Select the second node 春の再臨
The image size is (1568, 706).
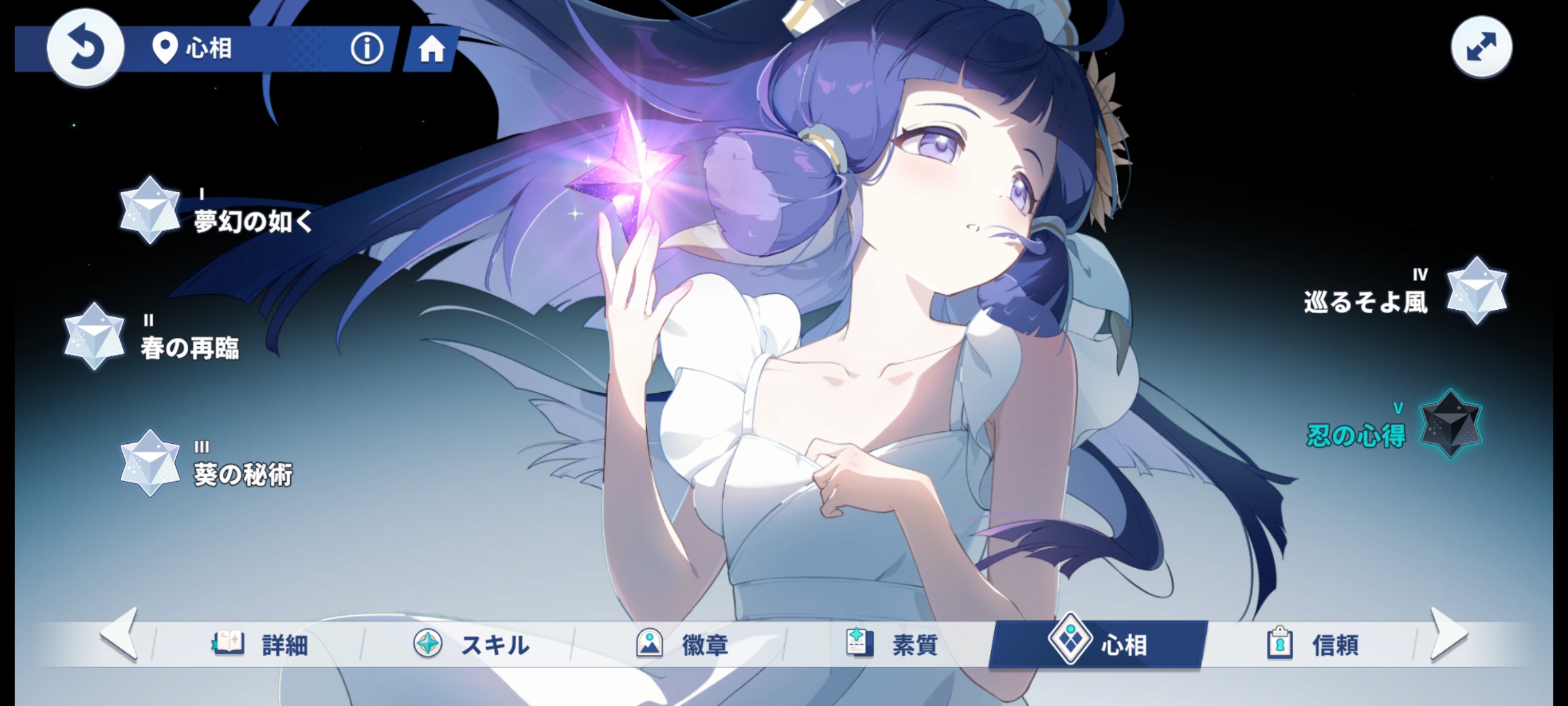click(x=95, y=336)
